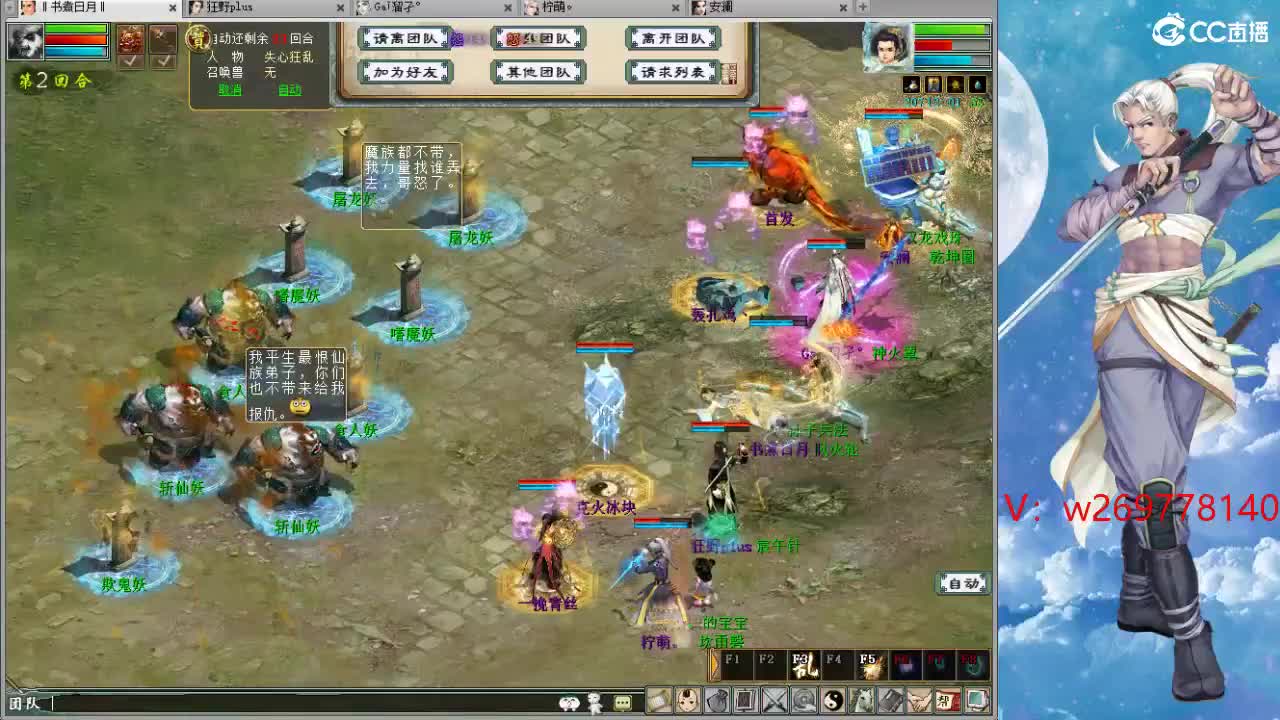
Task: Click the blue mana bar of the top-right character
Action: 941,60
